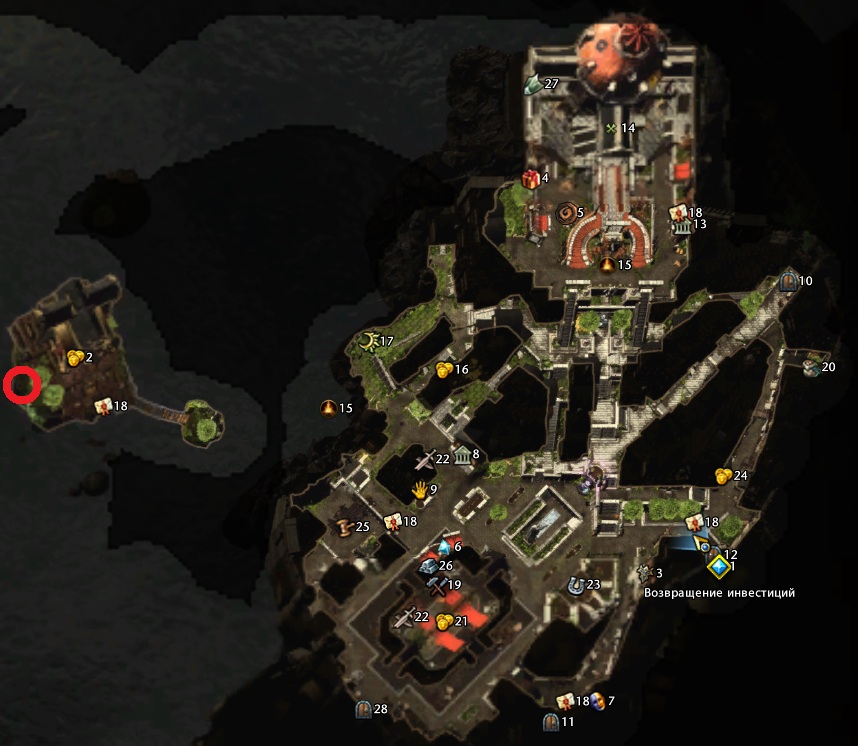Choose the gate marker 11

550,721
